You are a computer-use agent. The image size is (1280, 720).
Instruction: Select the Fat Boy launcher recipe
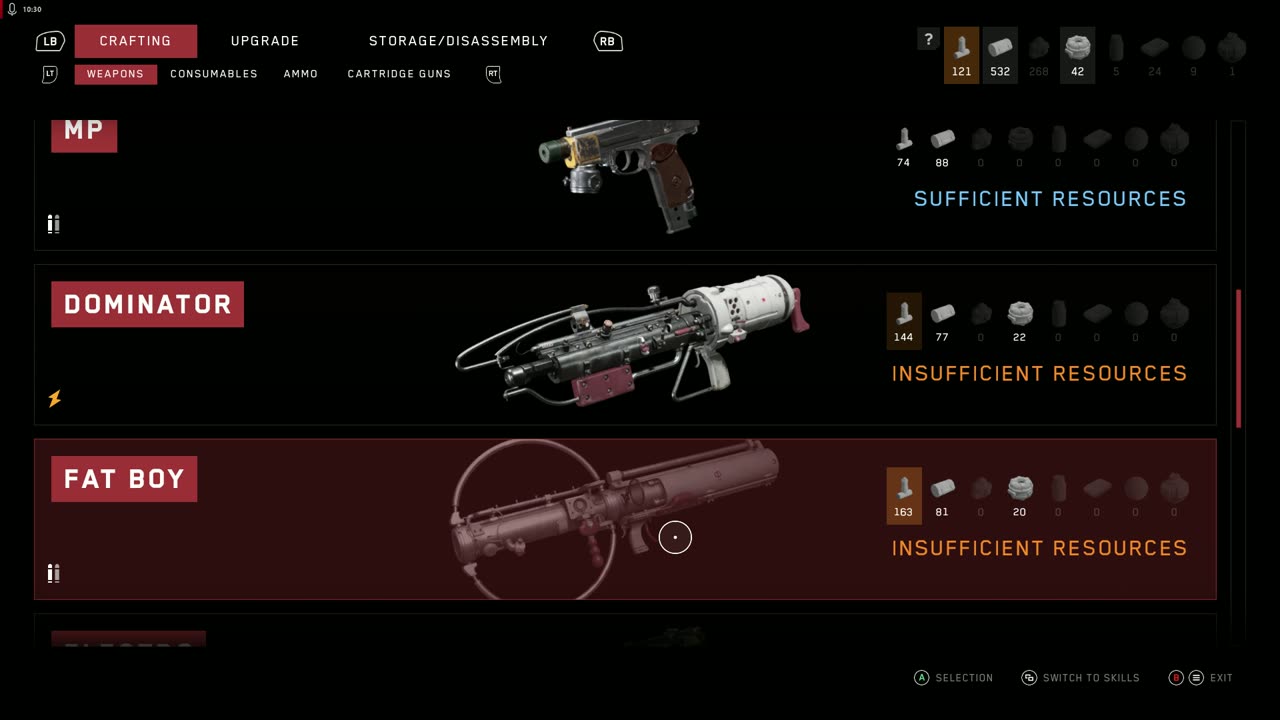point(625,519)
